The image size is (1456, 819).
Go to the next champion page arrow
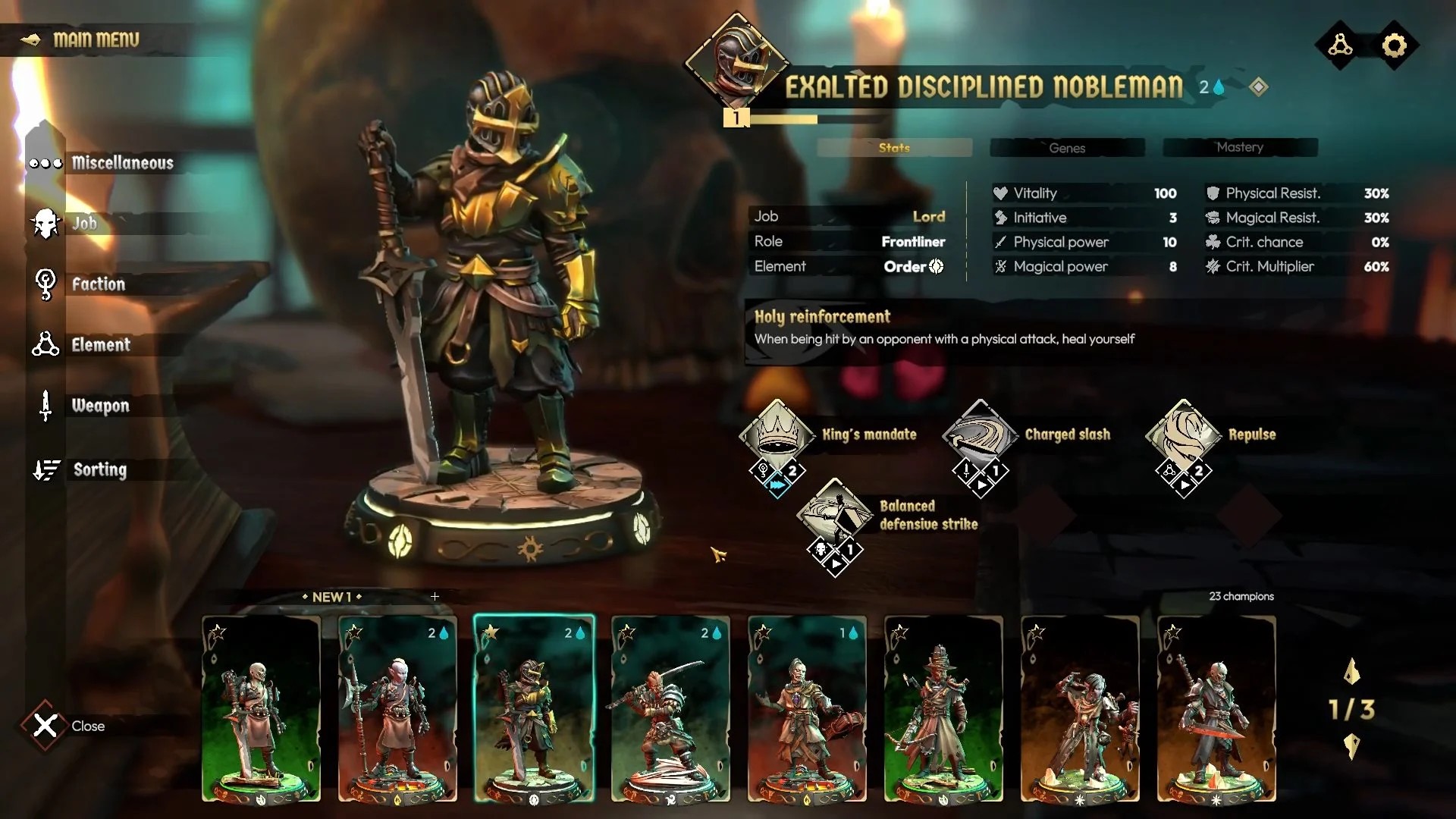(x=1351, y=746)
